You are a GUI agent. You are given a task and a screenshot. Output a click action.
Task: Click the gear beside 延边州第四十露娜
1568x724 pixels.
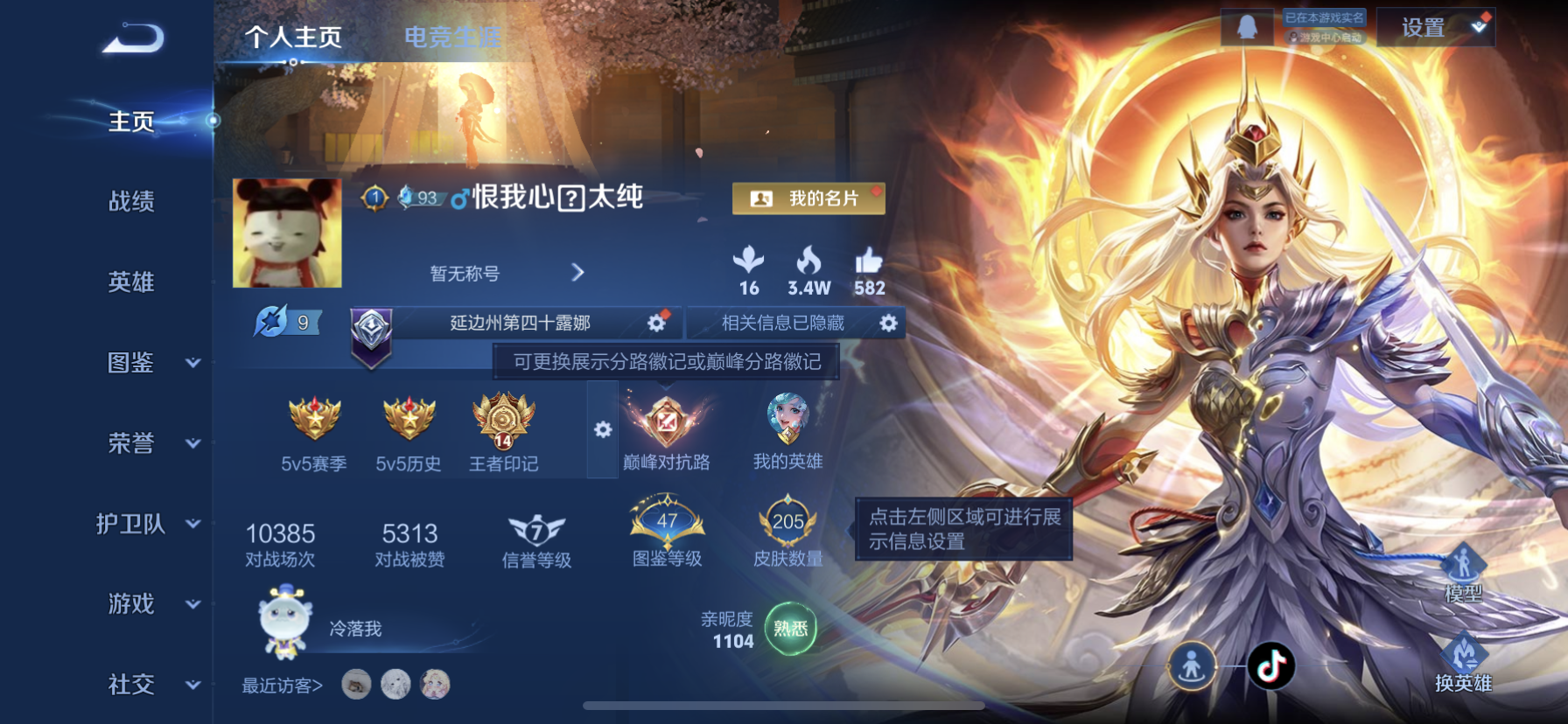658,323
